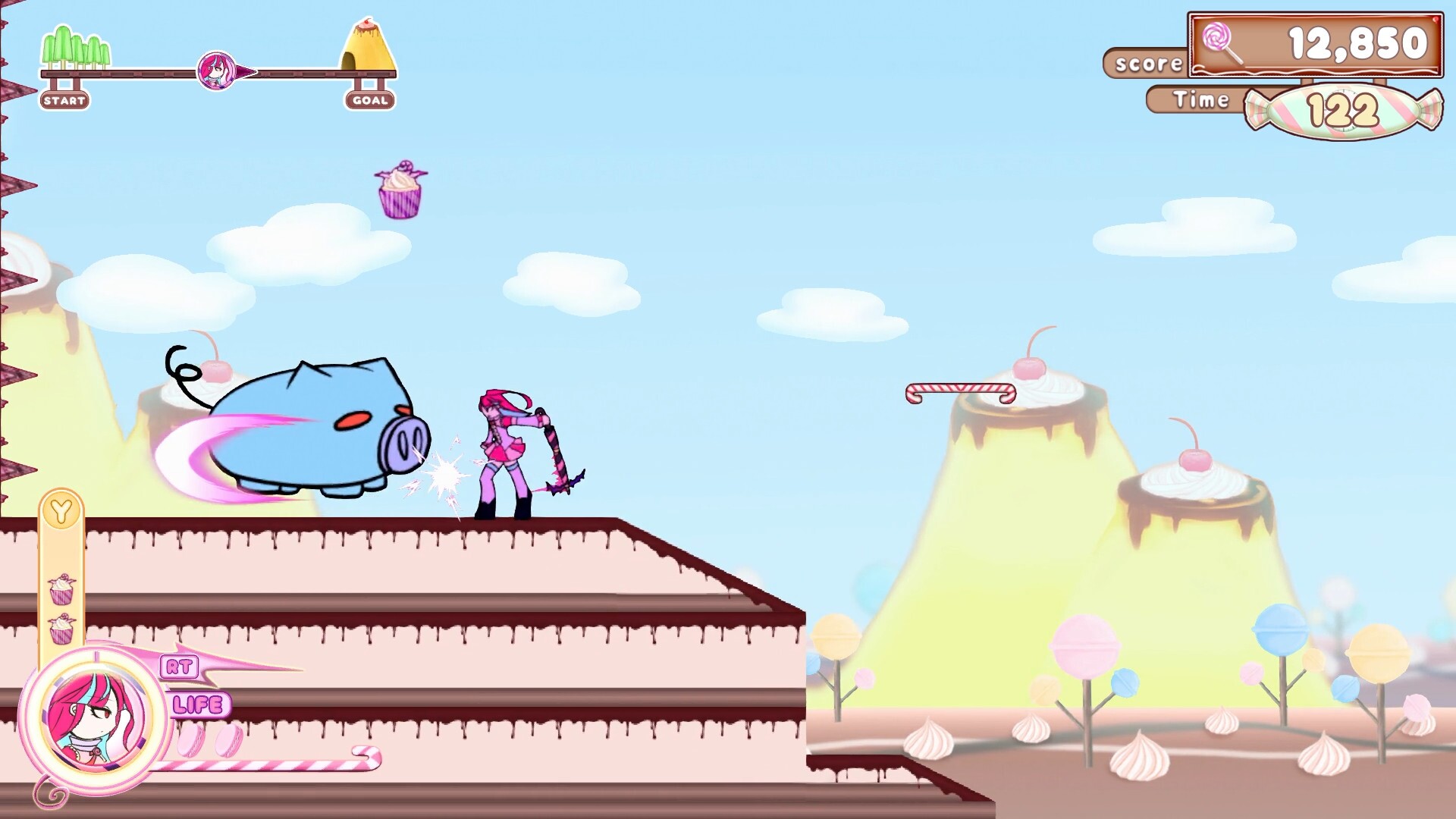The width and height of the screenshot is (1456, 819).
Task: Click the top cupcake icon in the left sidebar
Action: tap(62, 588)
